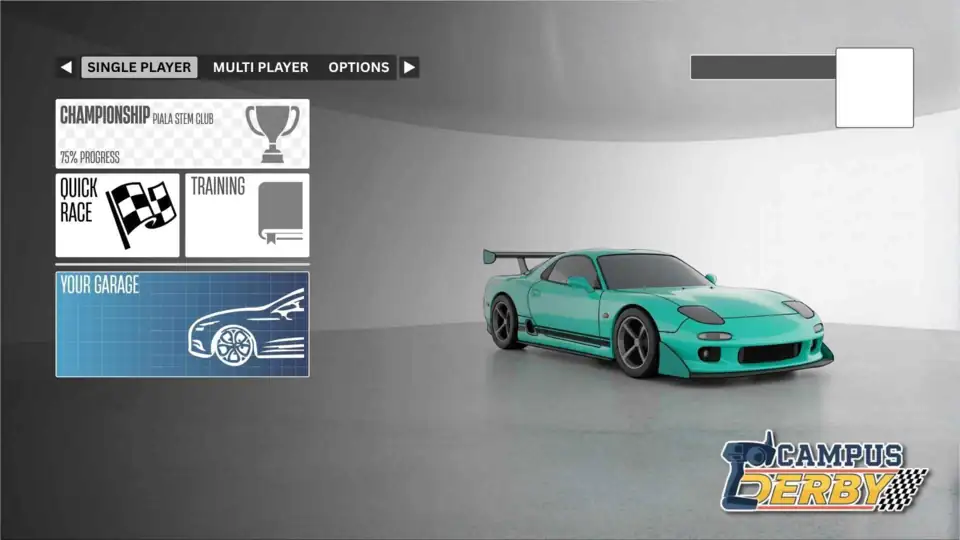Click the white profile box

point(874,88)
